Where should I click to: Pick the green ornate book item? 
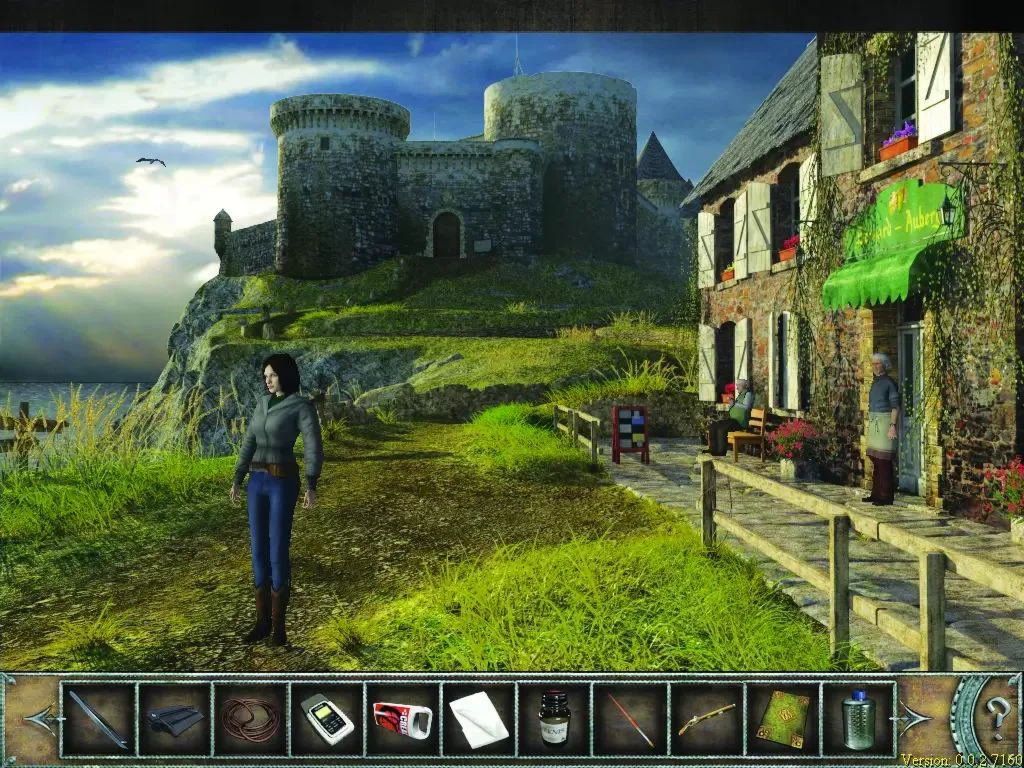(x=783, y=719)
